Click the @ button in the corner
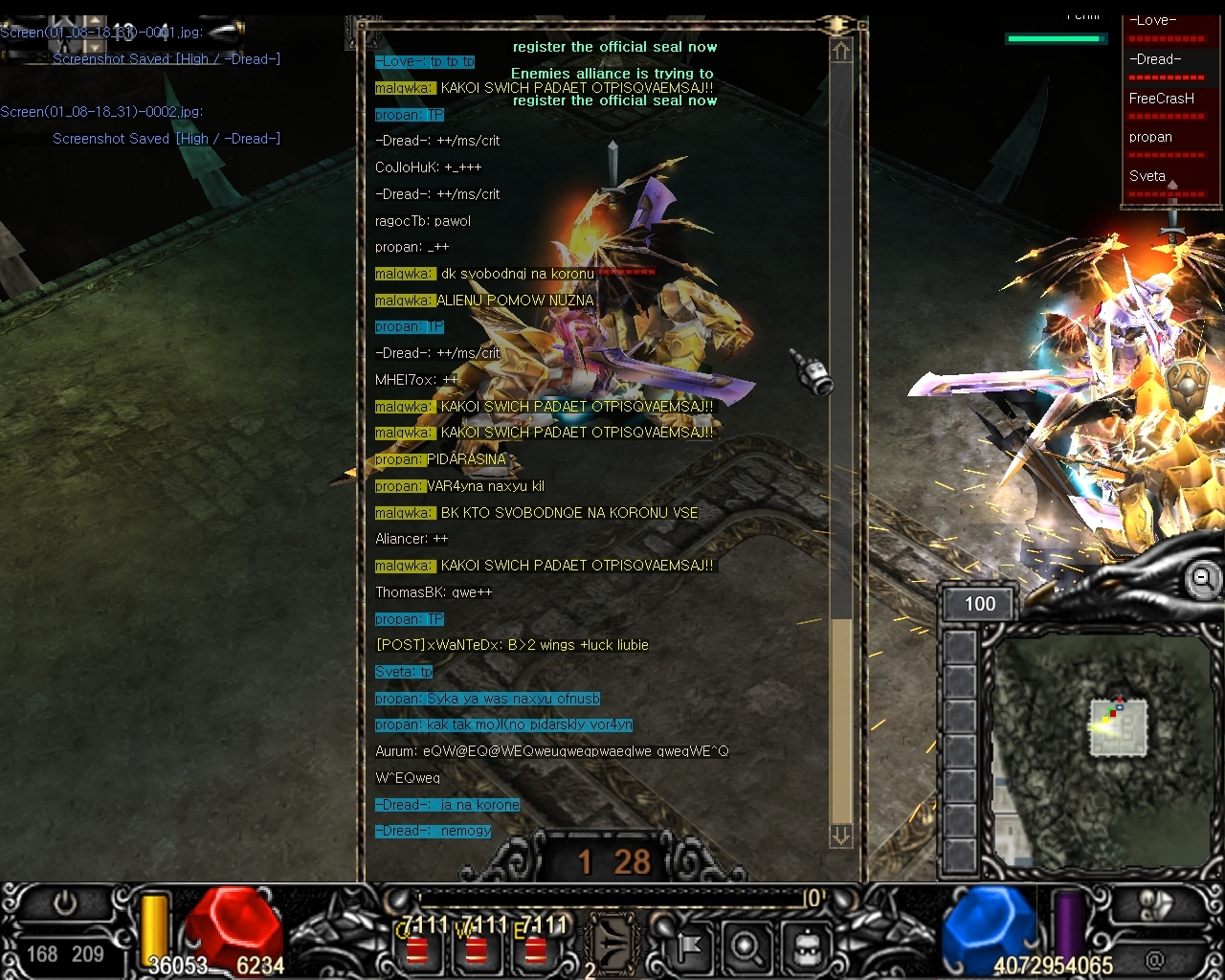 [1155, 958]
